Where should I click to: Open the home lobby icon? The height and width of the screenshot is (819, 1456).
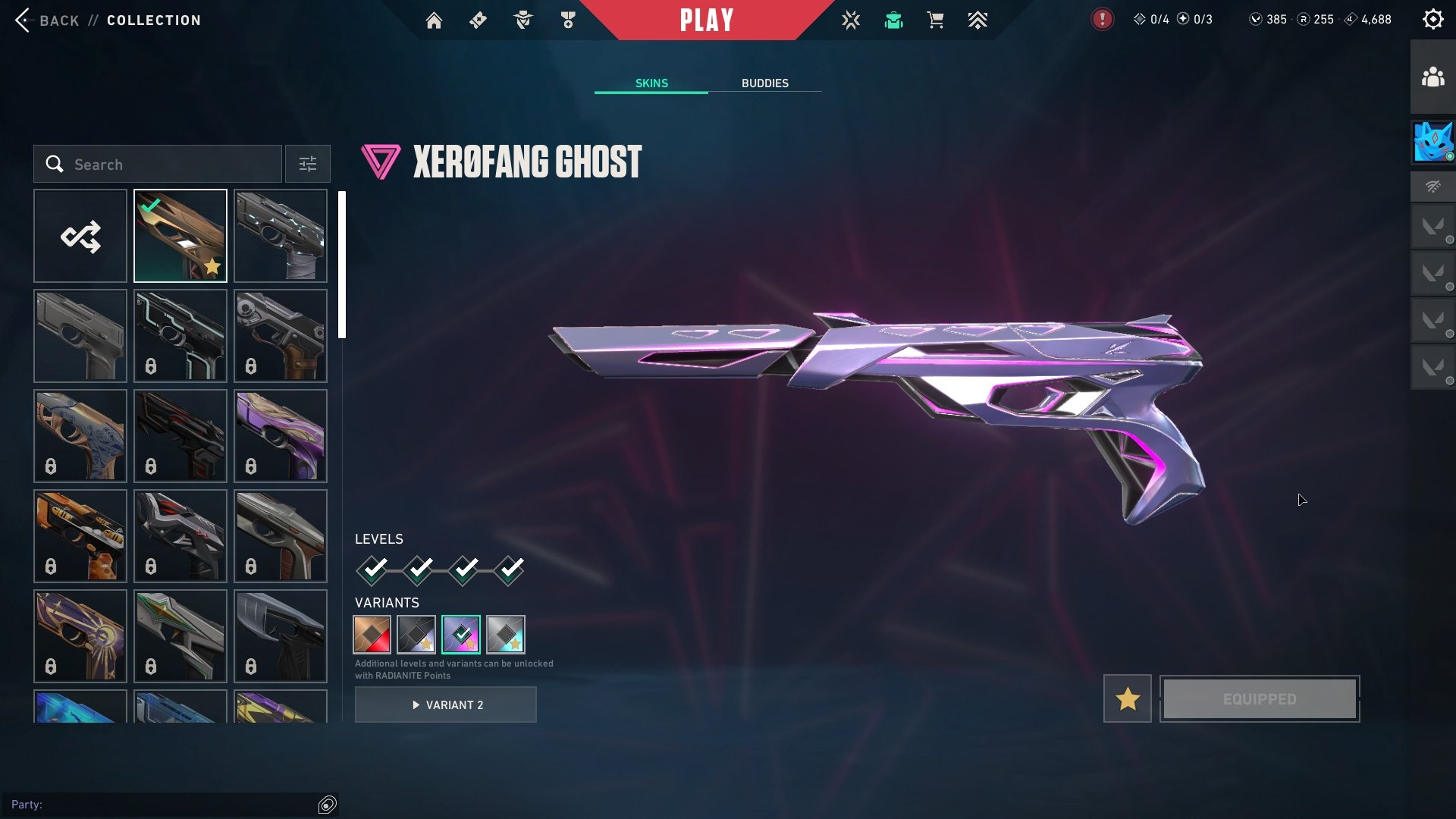(x=434, y=20)
